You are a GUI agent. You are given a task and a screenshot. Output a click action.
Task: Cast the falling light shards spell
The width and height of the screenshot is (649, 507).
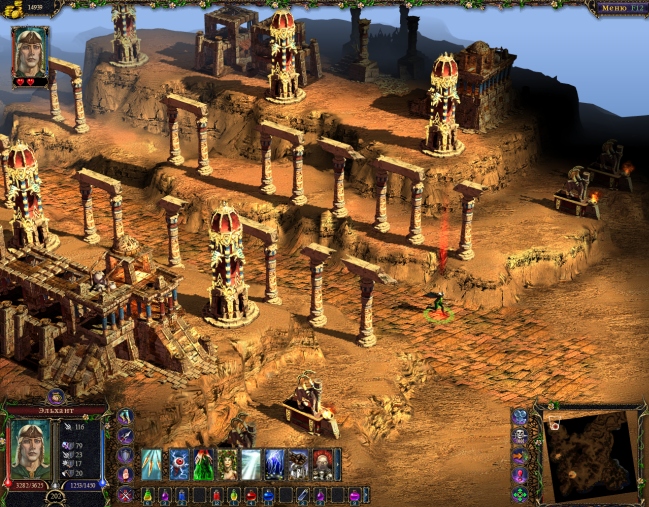coord(152,464)
